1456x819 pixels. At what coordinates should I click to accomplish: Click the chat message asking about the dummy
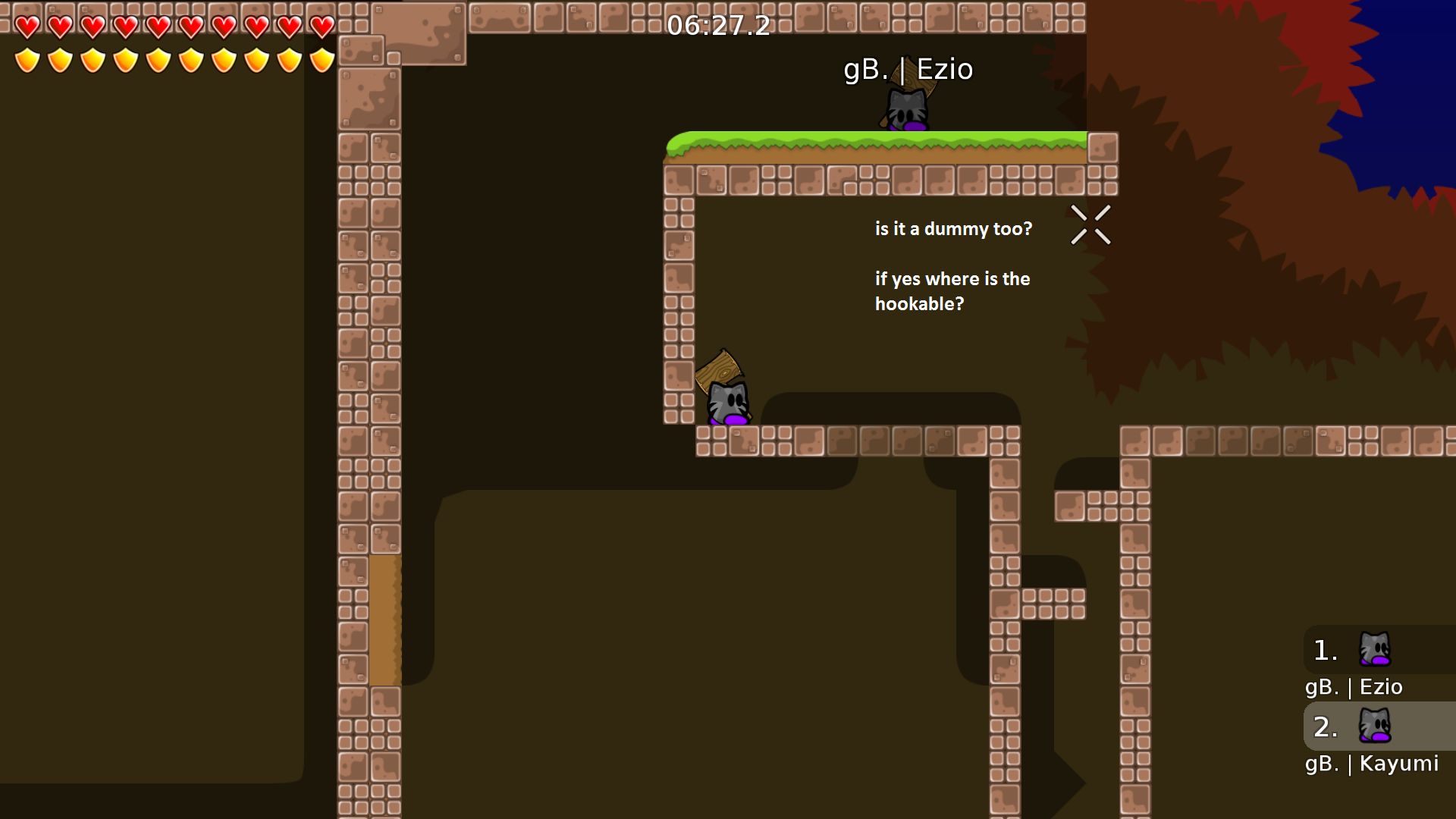(953, 228)
